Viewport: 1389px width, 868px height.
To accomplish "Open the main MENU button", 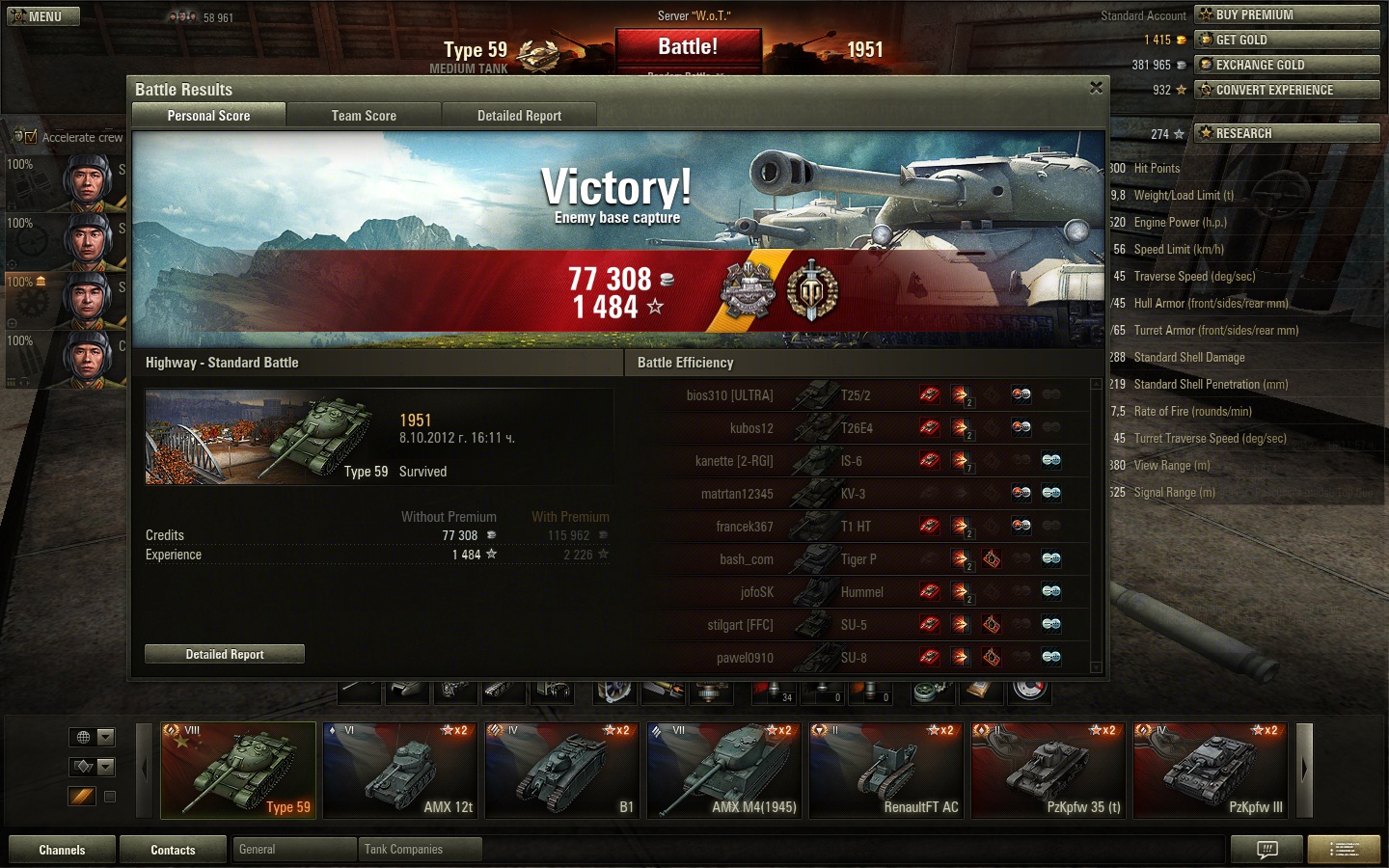I will point(43,16).
